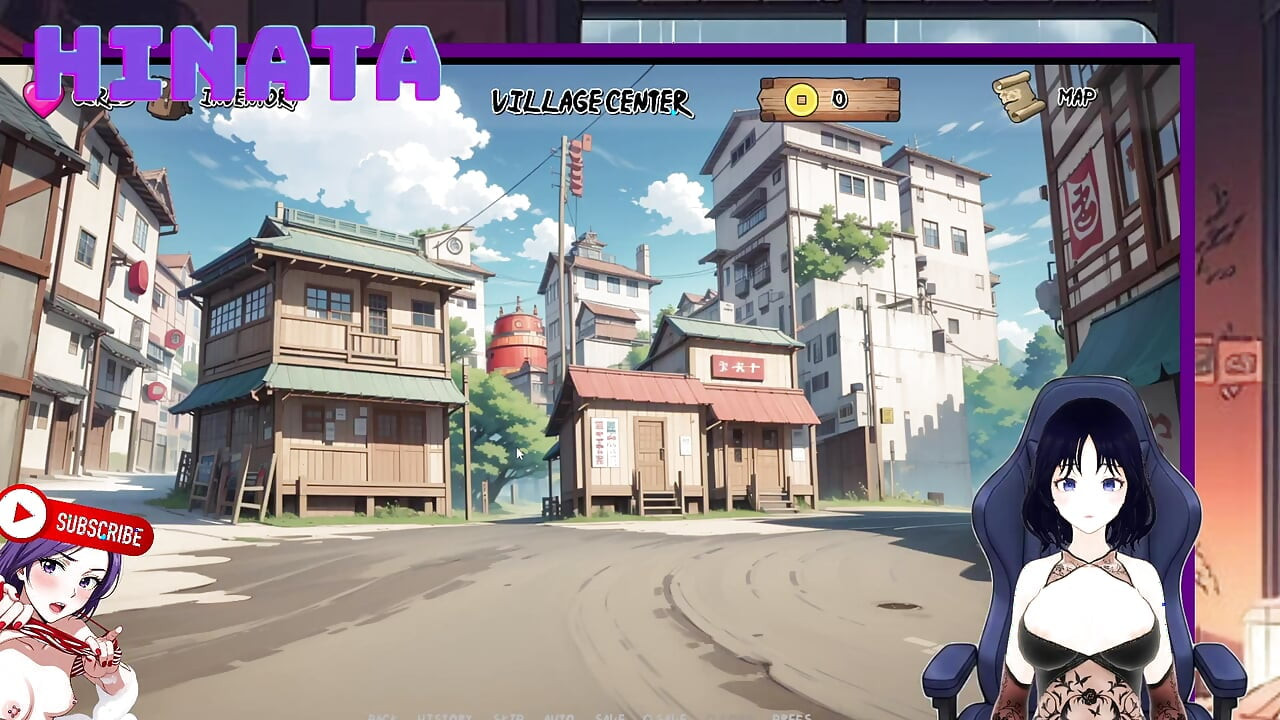Open the map with the scroll icon
The image size is (1280, 720).
1018,97
